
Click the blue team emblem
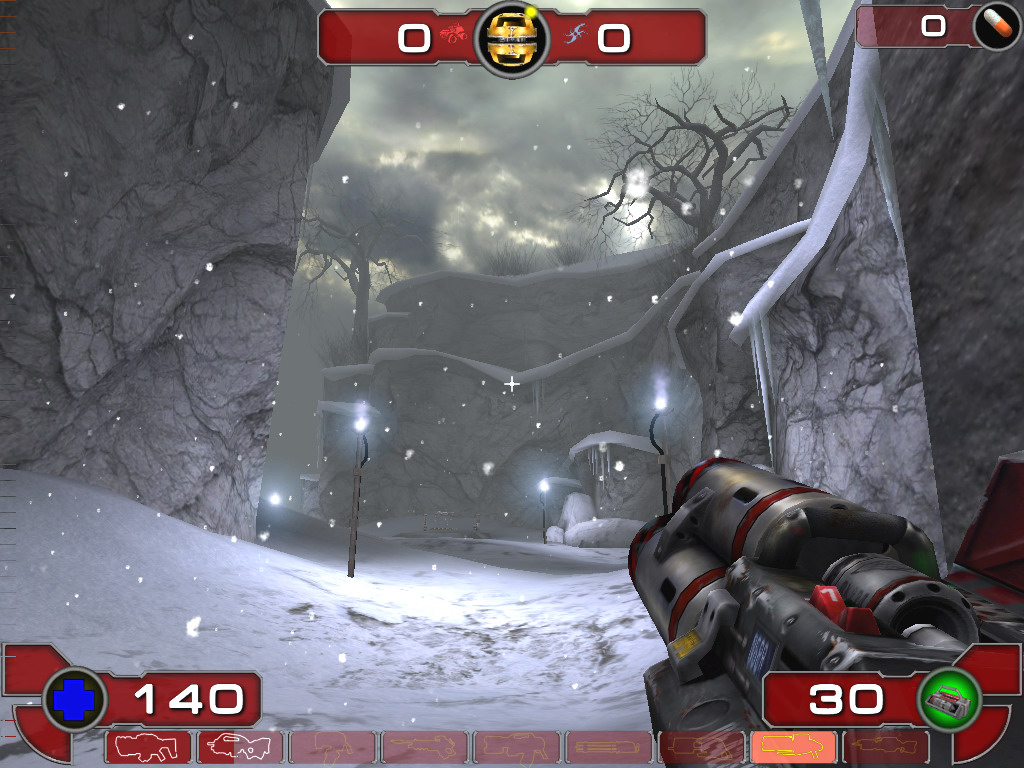[x=574, y=36]
